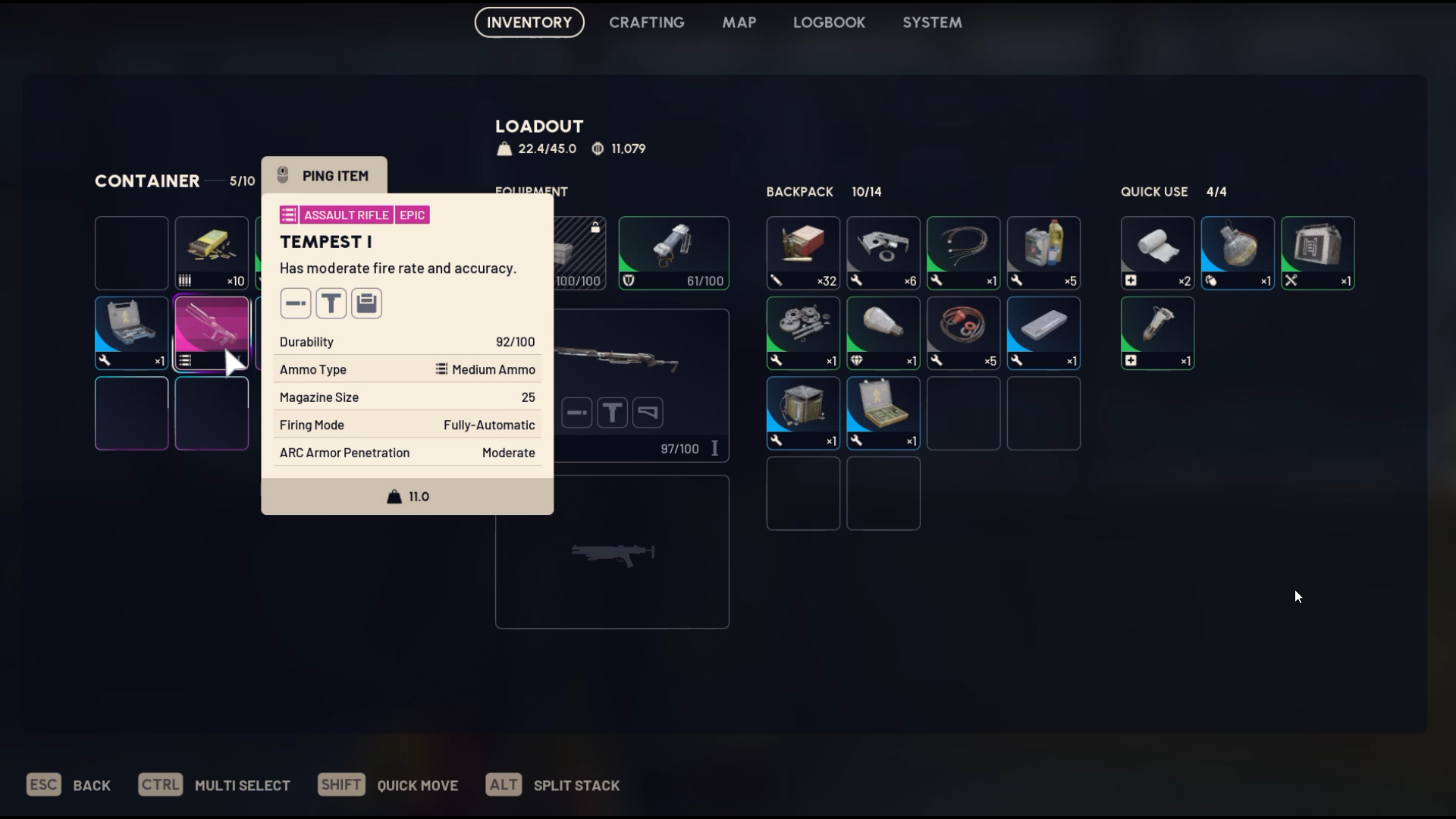Select the ammo stack of 32 in backpack
Image resolution: width=1456 pixels, height=819 pixels.
pos(803,253)
